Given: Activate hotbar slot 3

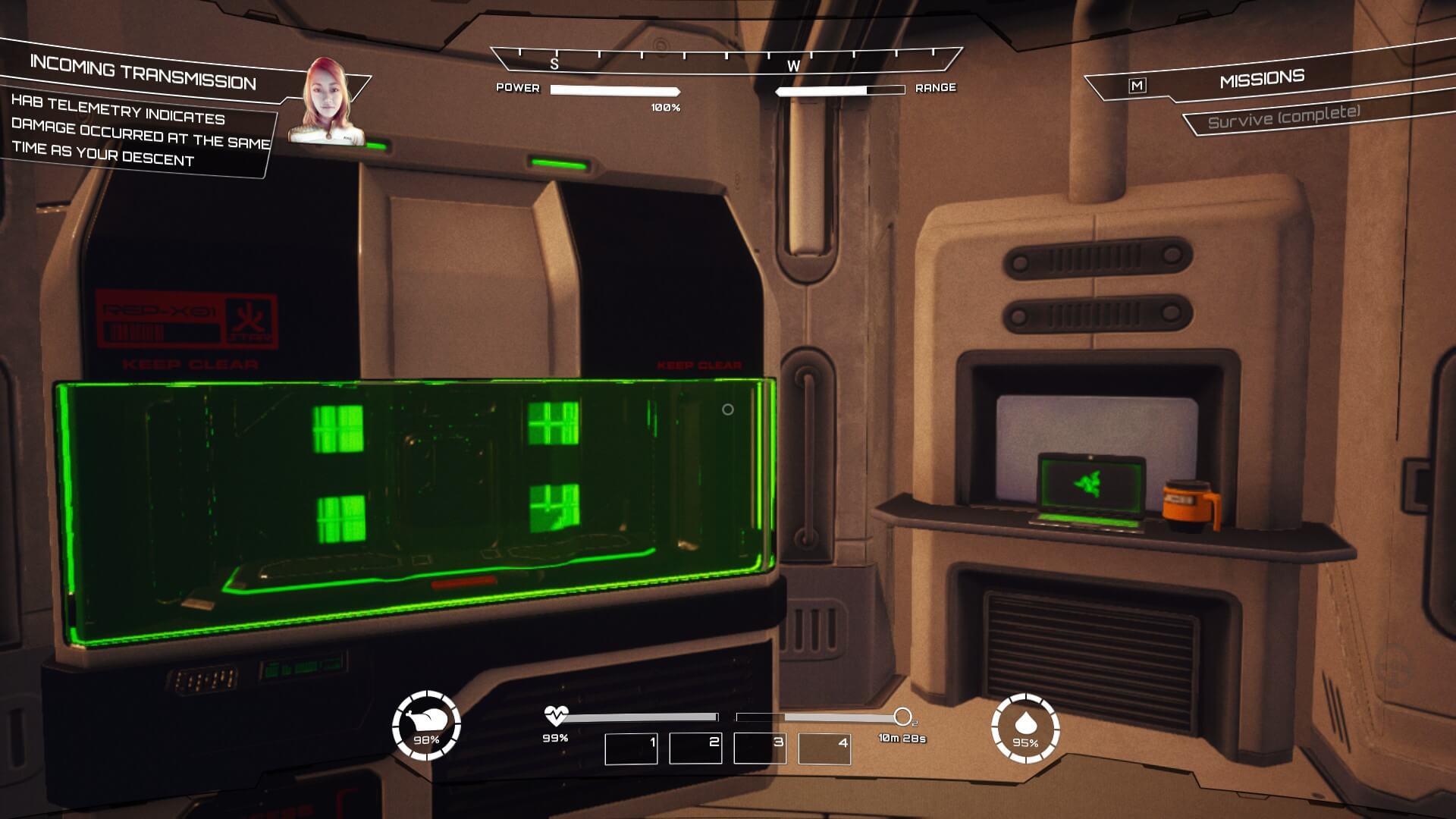Looking at the screenshot, I should tap(760, 748).
